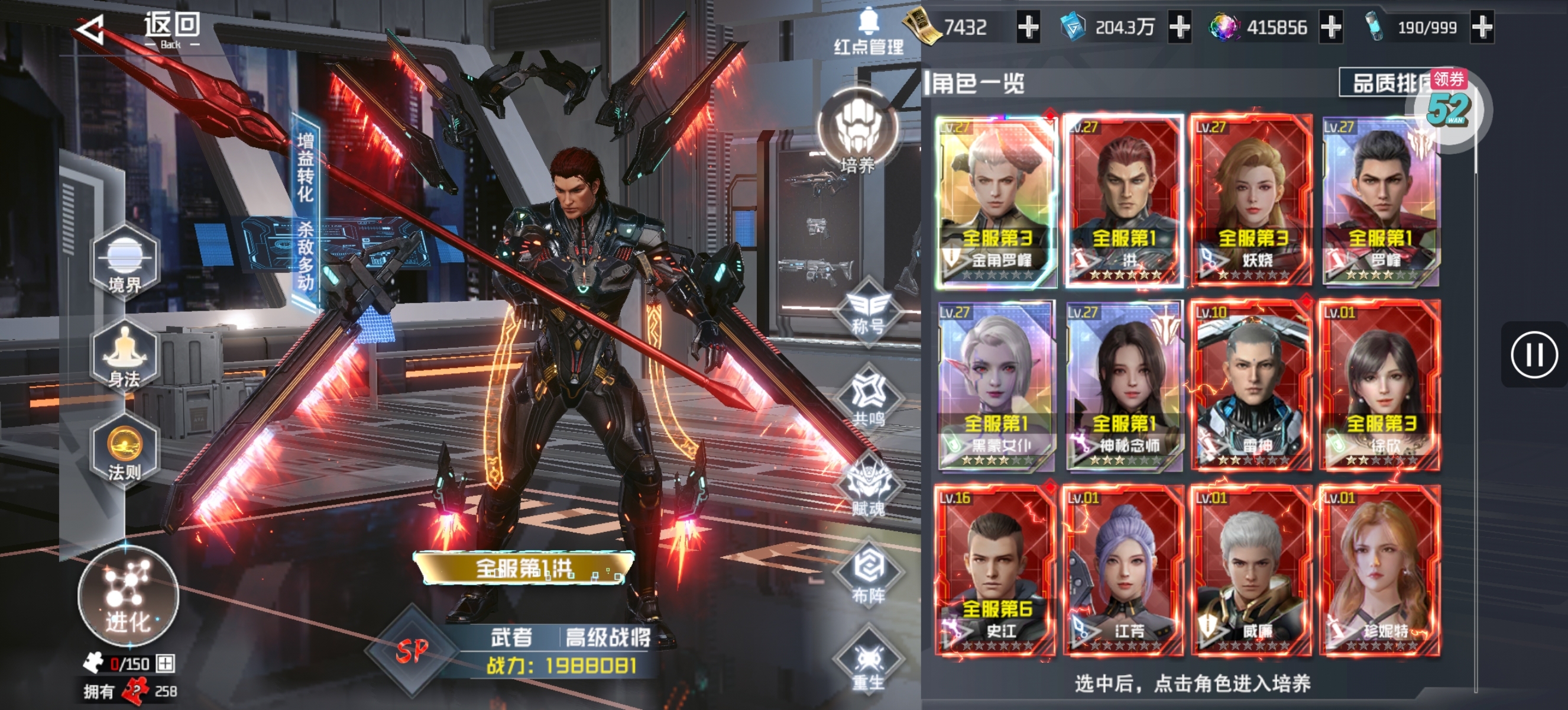Pick the 珍妮特 character card
1568x710 pixels.
(x=1379, y=571)
